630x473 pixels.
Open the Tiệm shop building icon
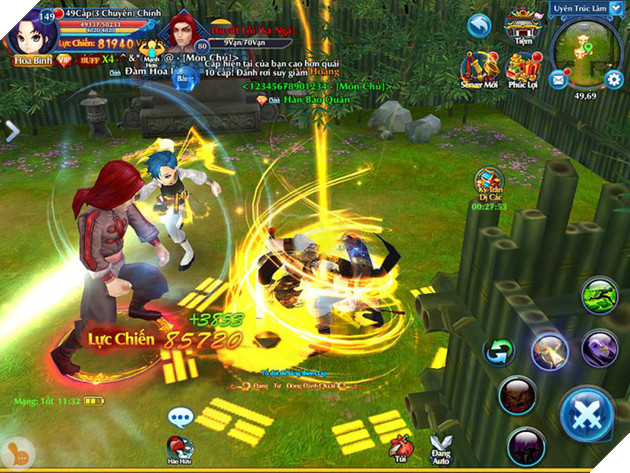522,25
